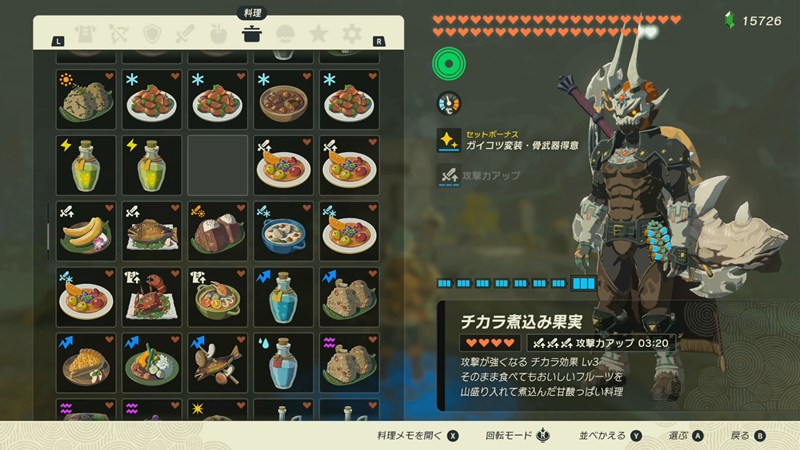Viewport: 800px width, 450px height.
Task: Switch to the shields tab
Action: [x=152, y=35]
